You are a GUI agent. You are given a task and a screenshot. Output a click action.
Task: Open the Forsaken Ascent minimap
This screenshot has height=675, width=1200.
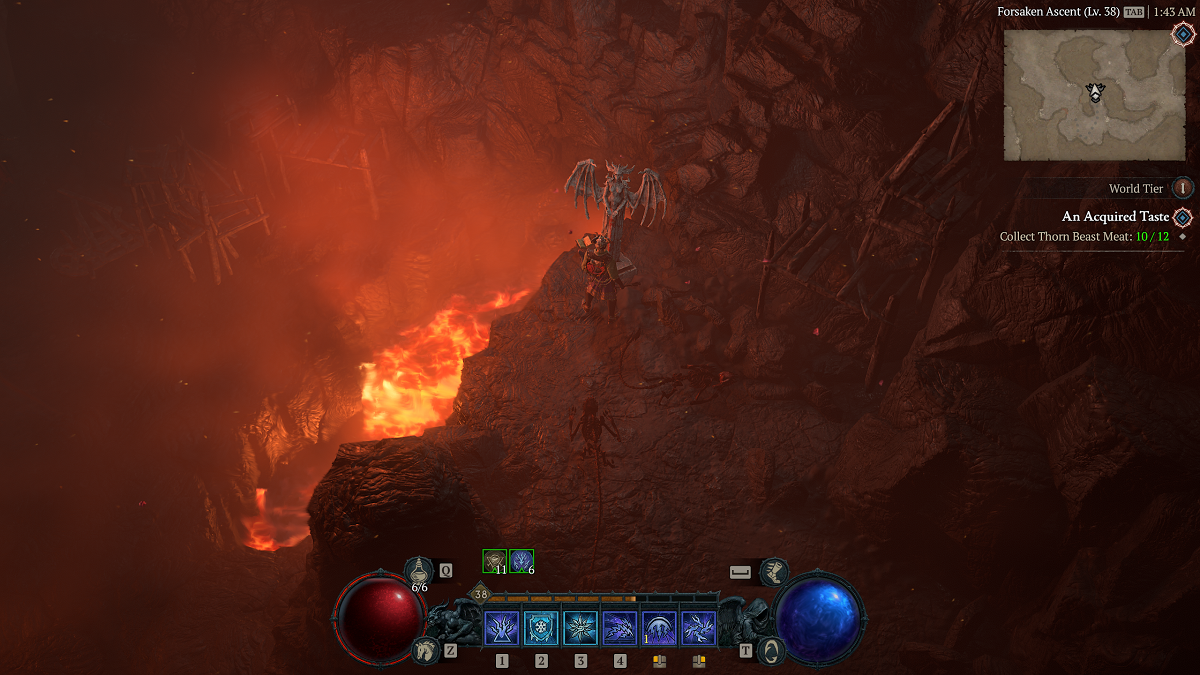click(1094, 94)
